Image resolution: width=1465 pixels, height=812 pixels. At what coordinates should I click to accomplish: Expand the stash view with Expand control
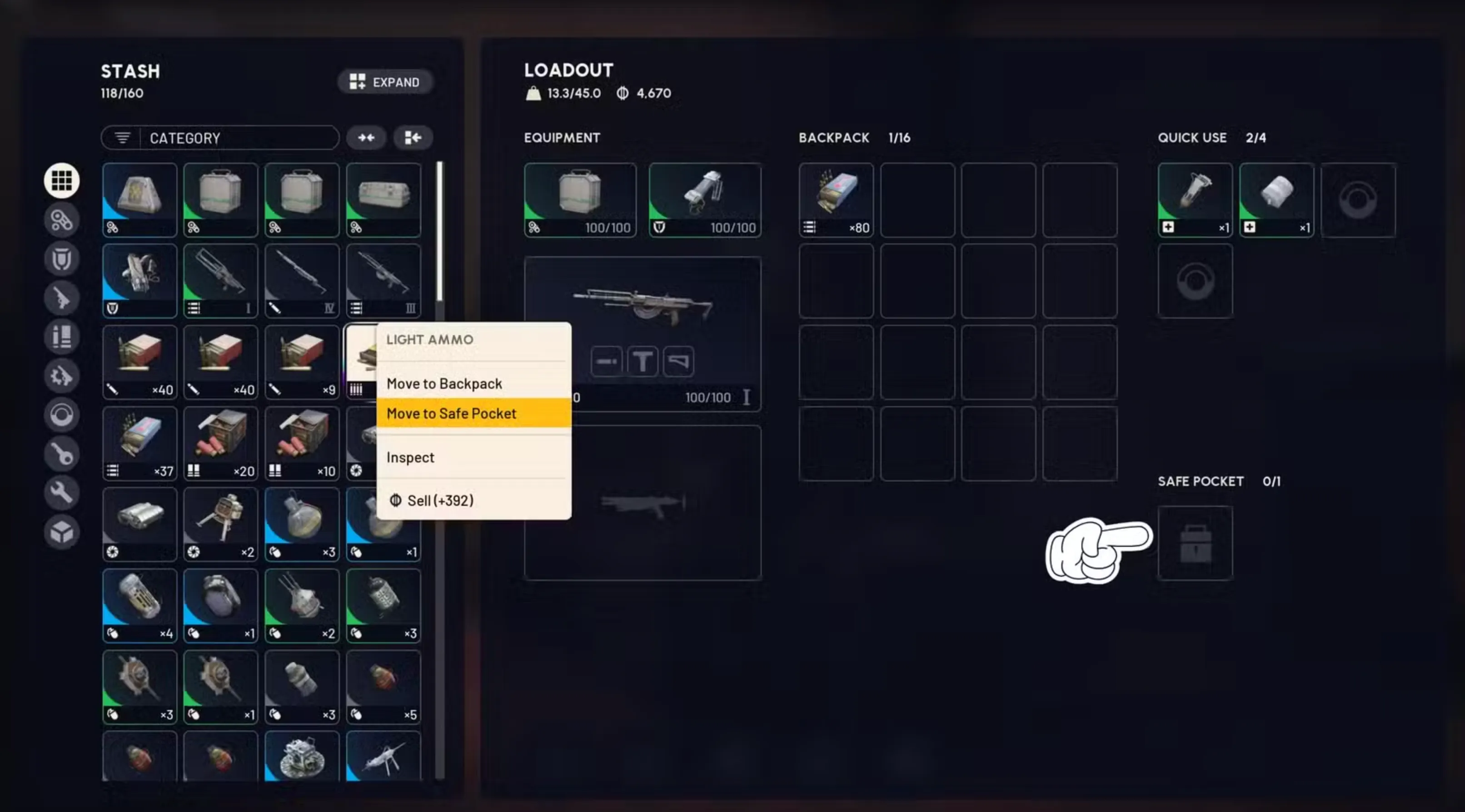[x=385, y=82]
